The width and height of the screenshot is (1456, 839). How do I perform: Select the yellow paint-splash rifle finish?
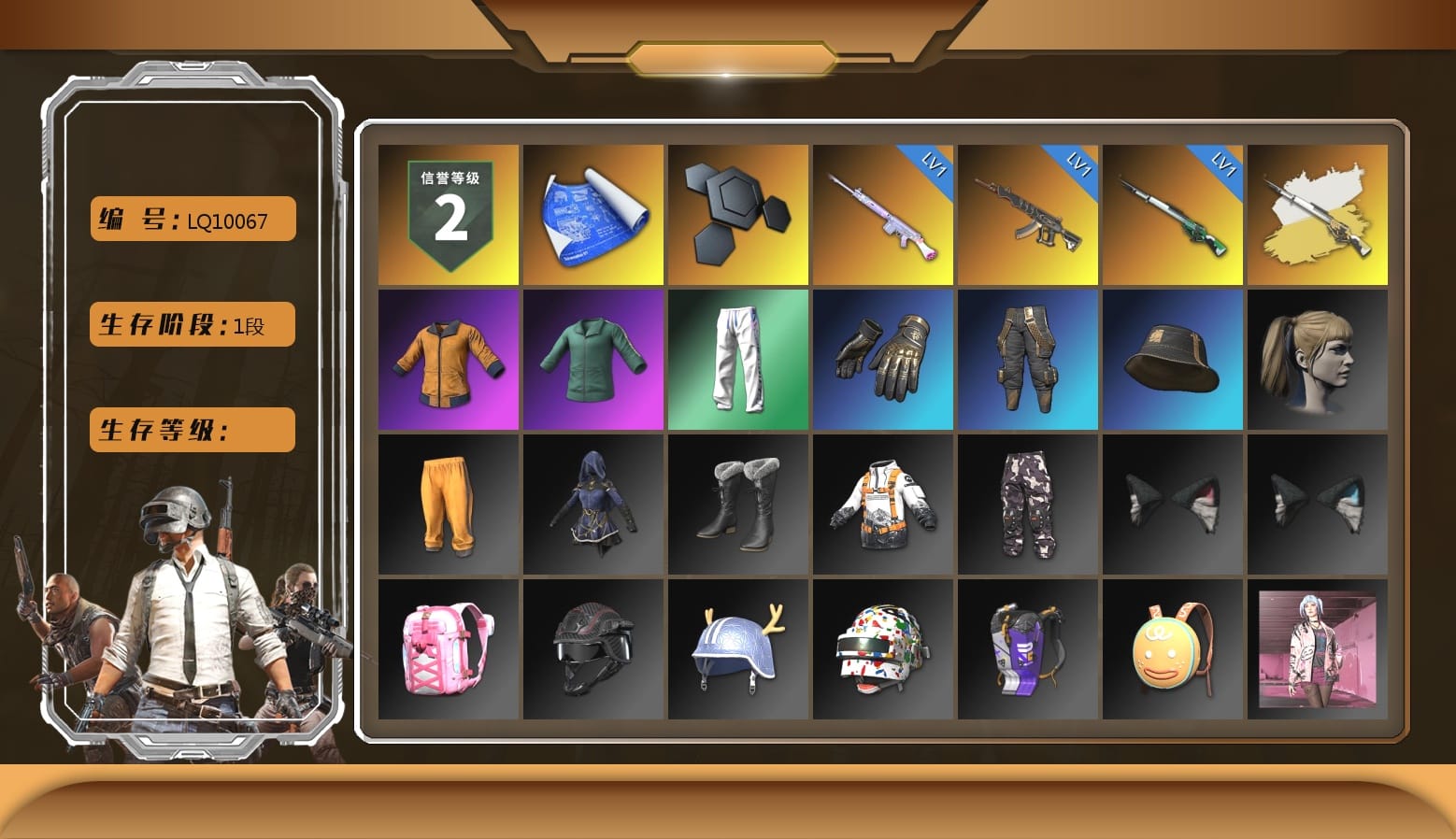[1317, 214]
